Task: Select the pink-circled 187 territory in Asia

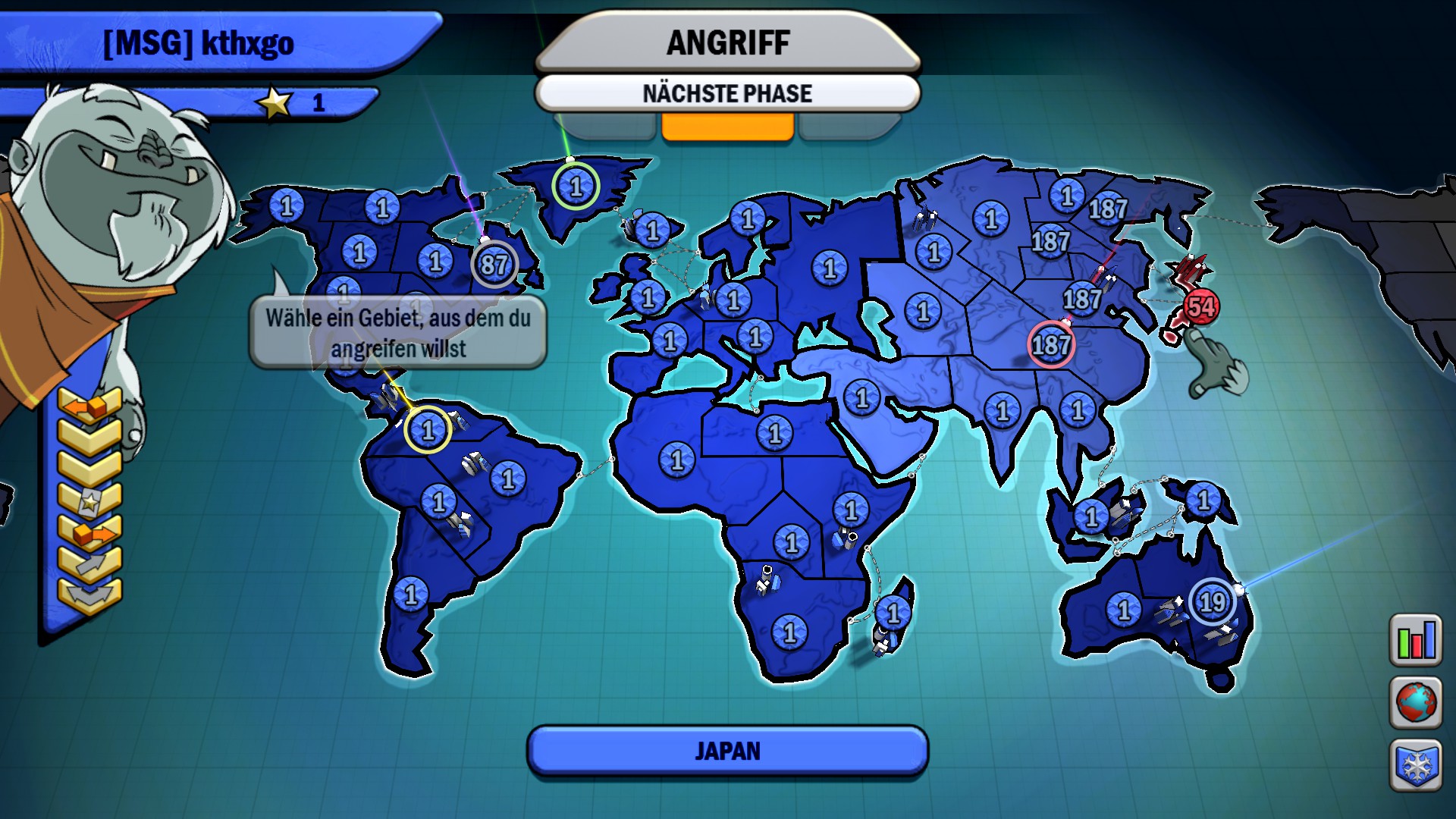Action: [1050, 346]
